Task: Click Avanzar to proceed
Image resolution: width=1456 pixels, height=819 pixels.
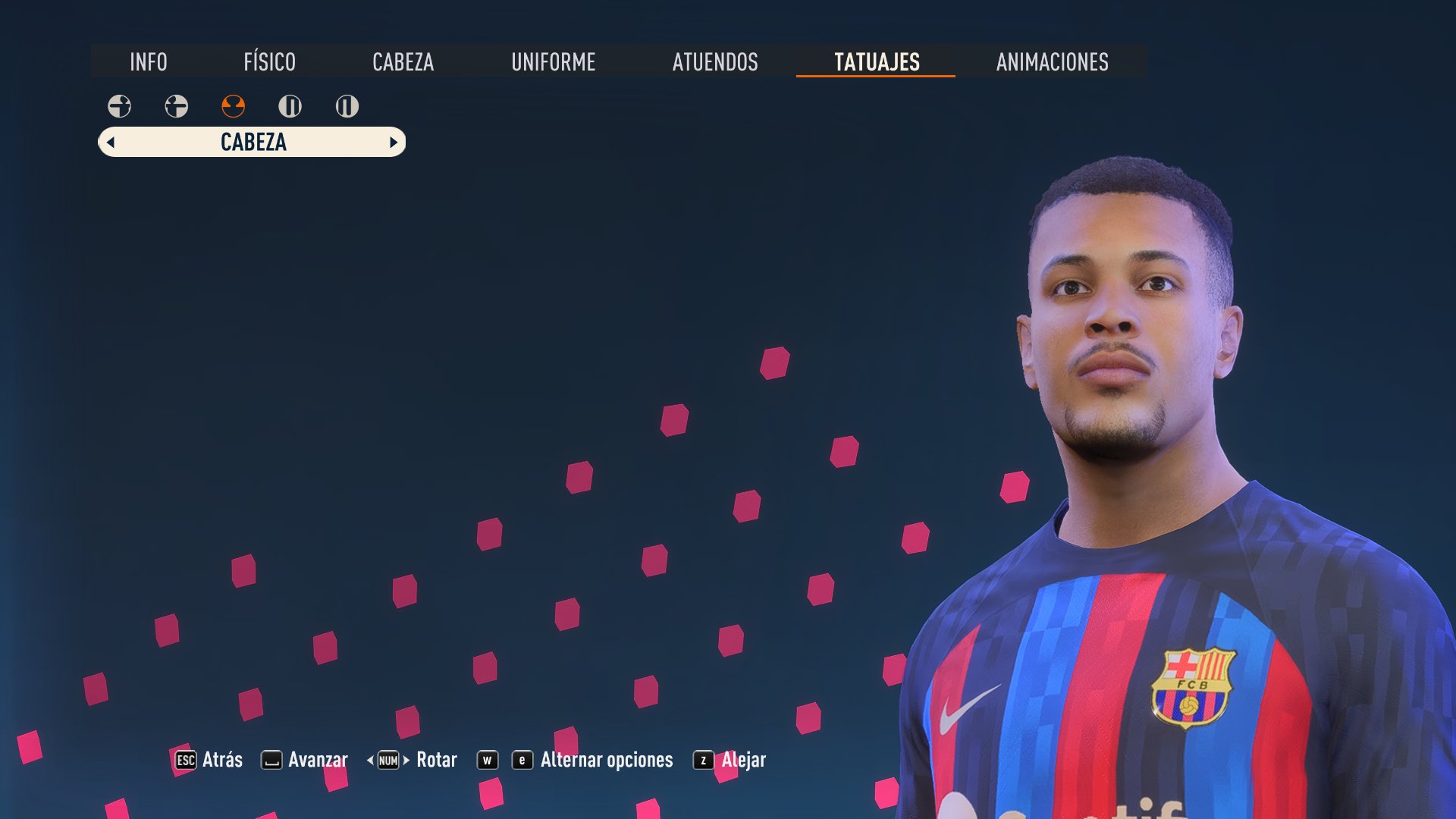Action: pos(318,759)
